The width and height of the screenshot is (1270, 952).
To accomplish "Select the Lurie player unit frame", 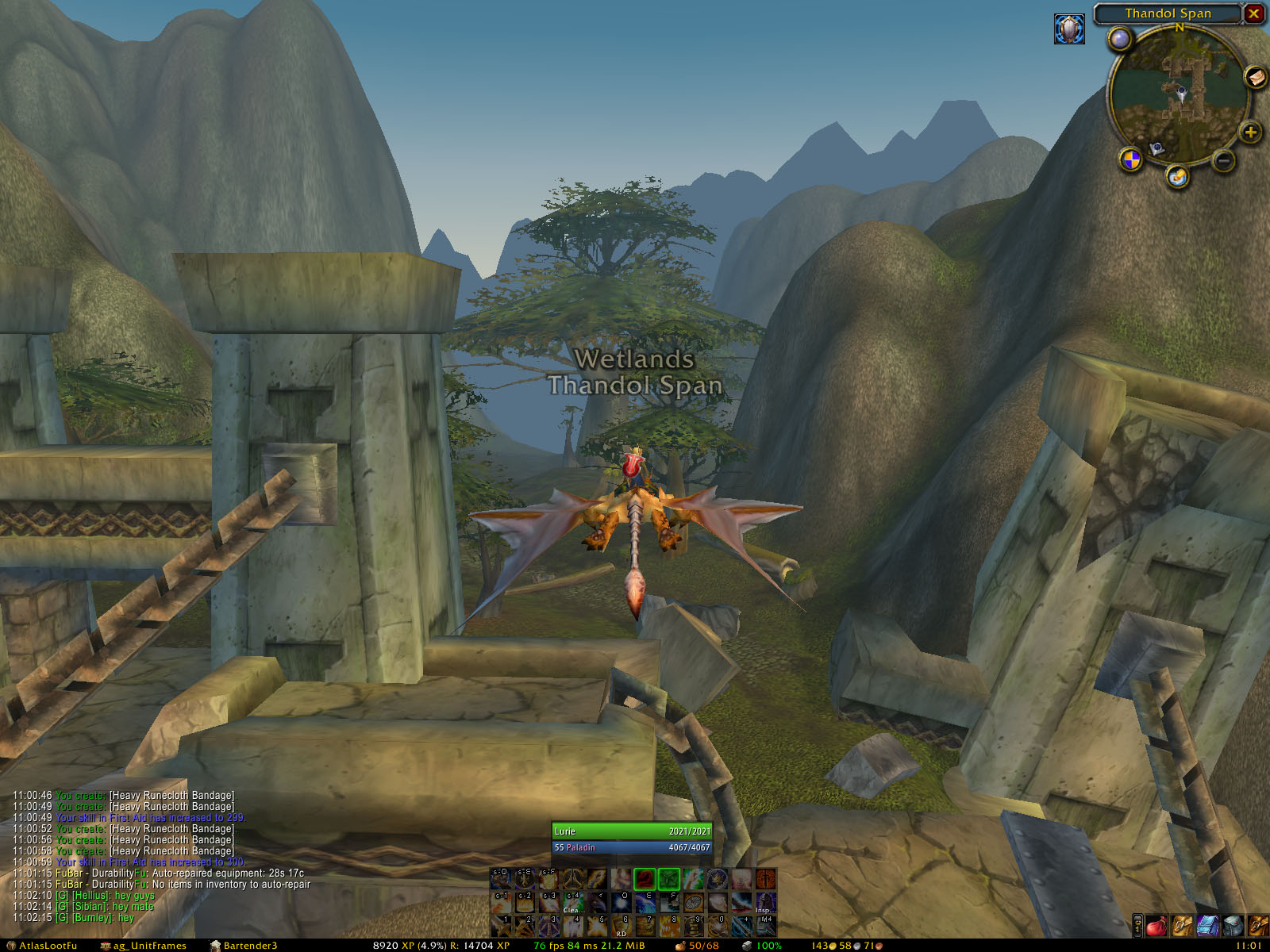I will pos(632,831).
